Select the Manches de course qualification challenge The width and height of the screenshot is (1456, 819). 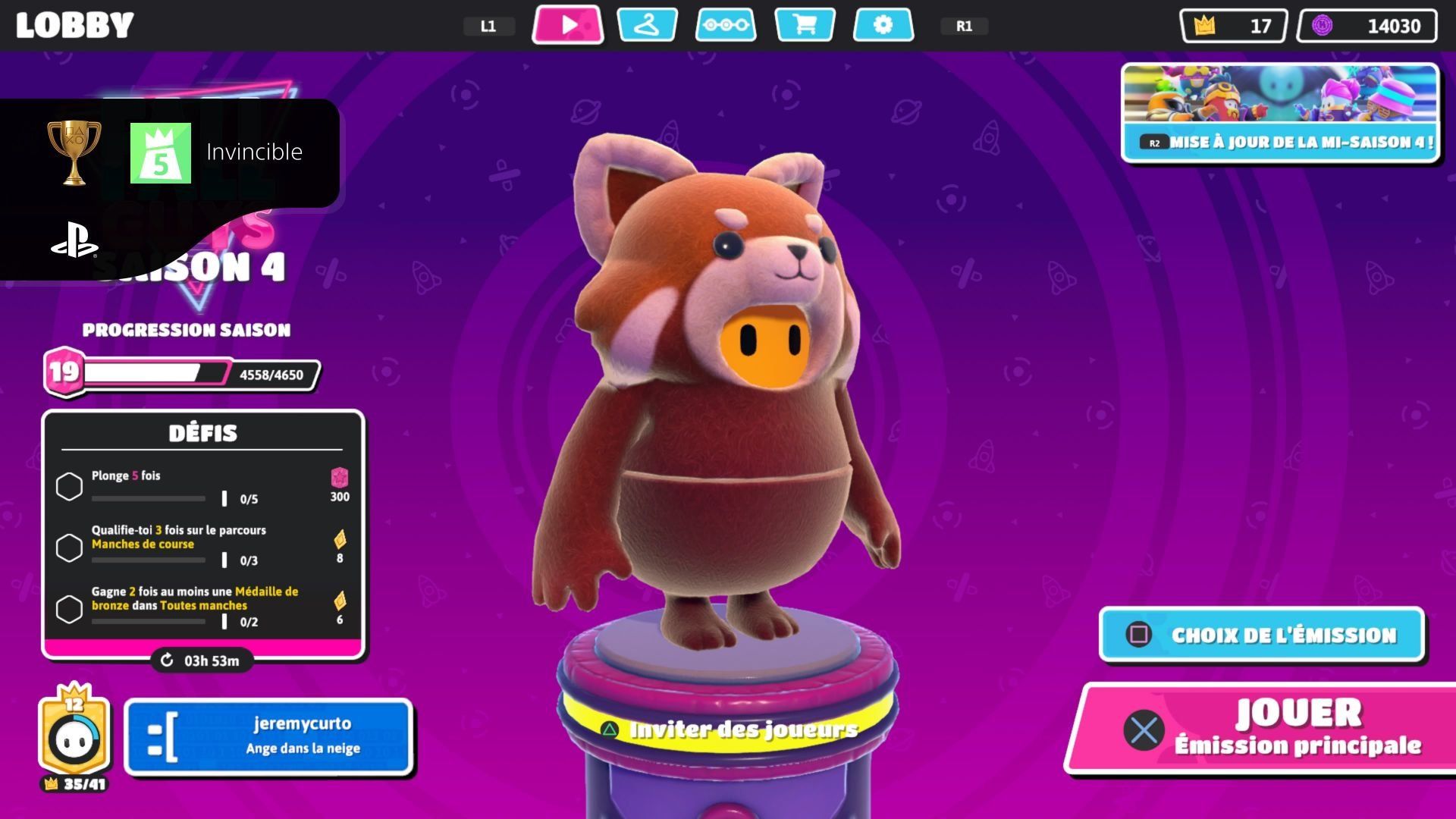click(202, 547)
